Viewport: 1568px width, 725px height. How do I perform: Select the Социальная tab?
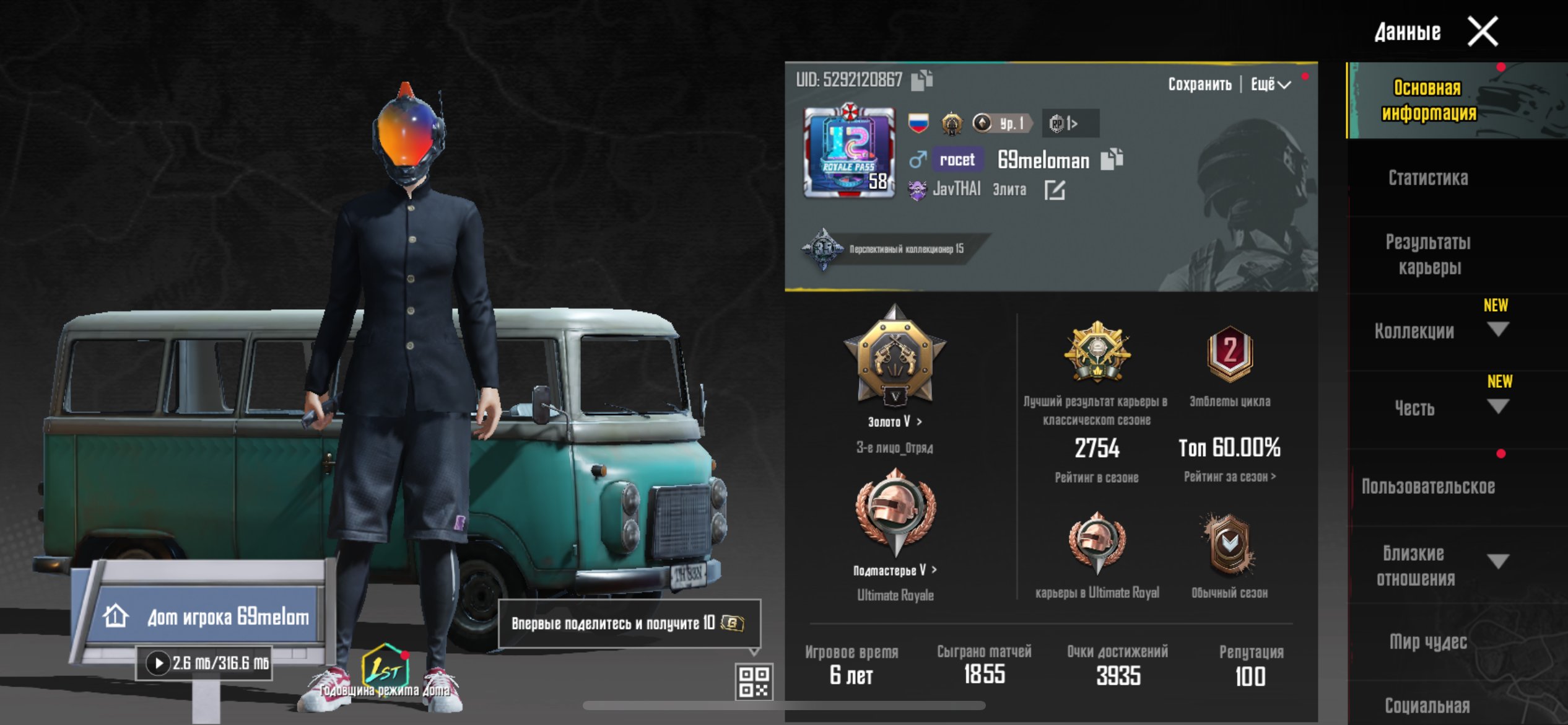click(1428, 705)
